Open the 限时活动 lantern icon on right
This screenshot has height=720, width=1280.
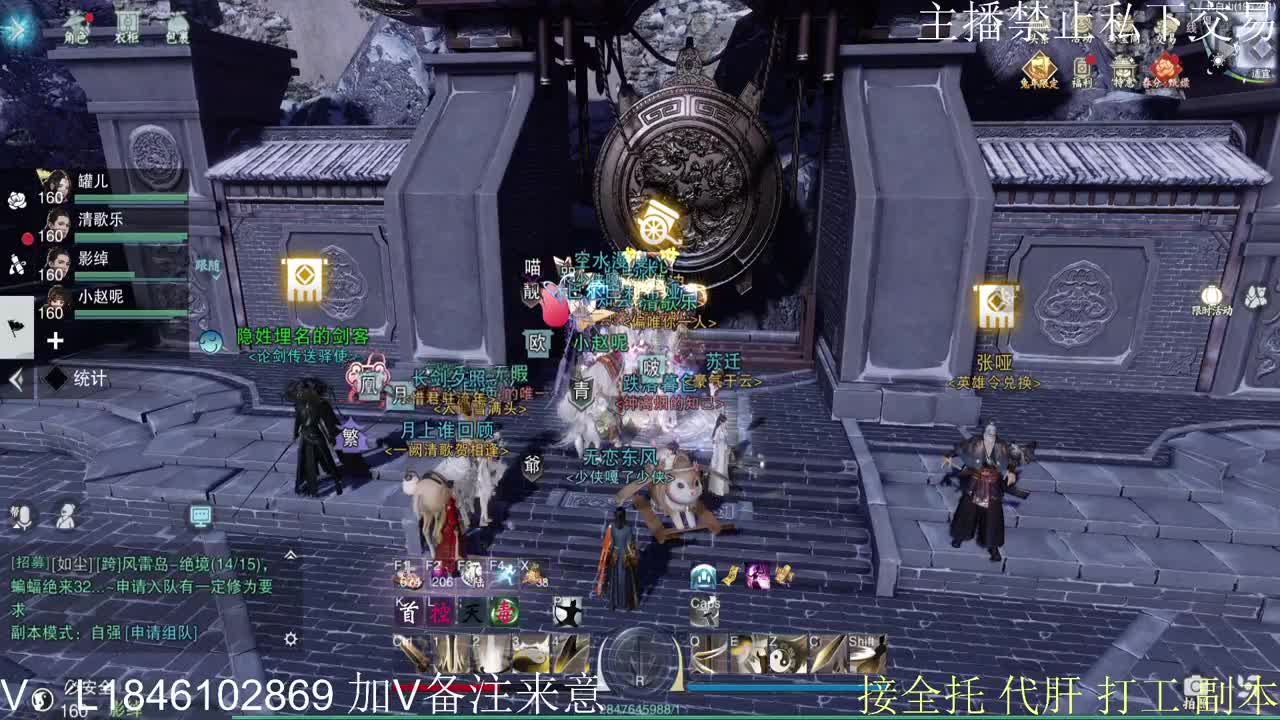(1213, 295)
